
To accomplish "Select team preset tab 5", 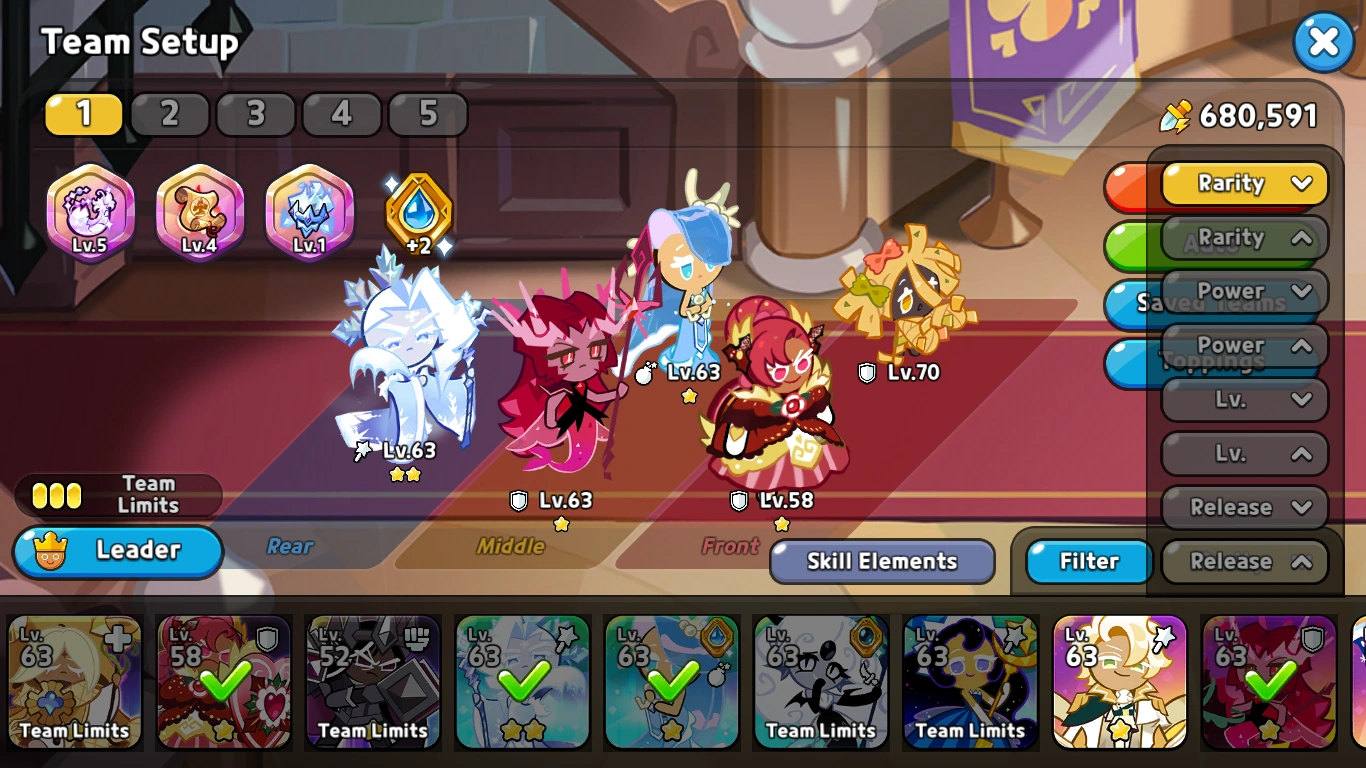I will tap(428, 114).
